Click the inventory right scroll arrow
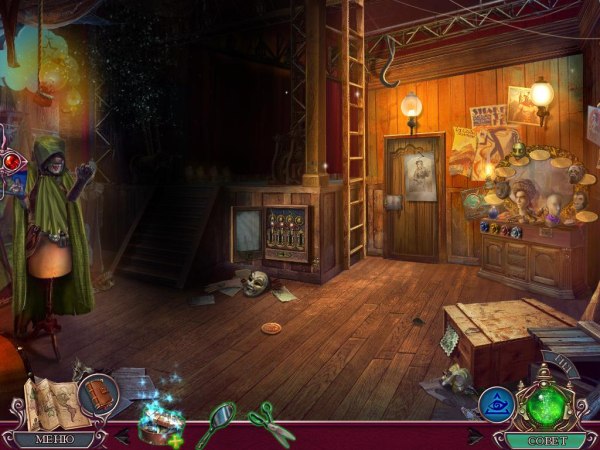This screenshot has height=450, width=600. click(x=475, y=436)
